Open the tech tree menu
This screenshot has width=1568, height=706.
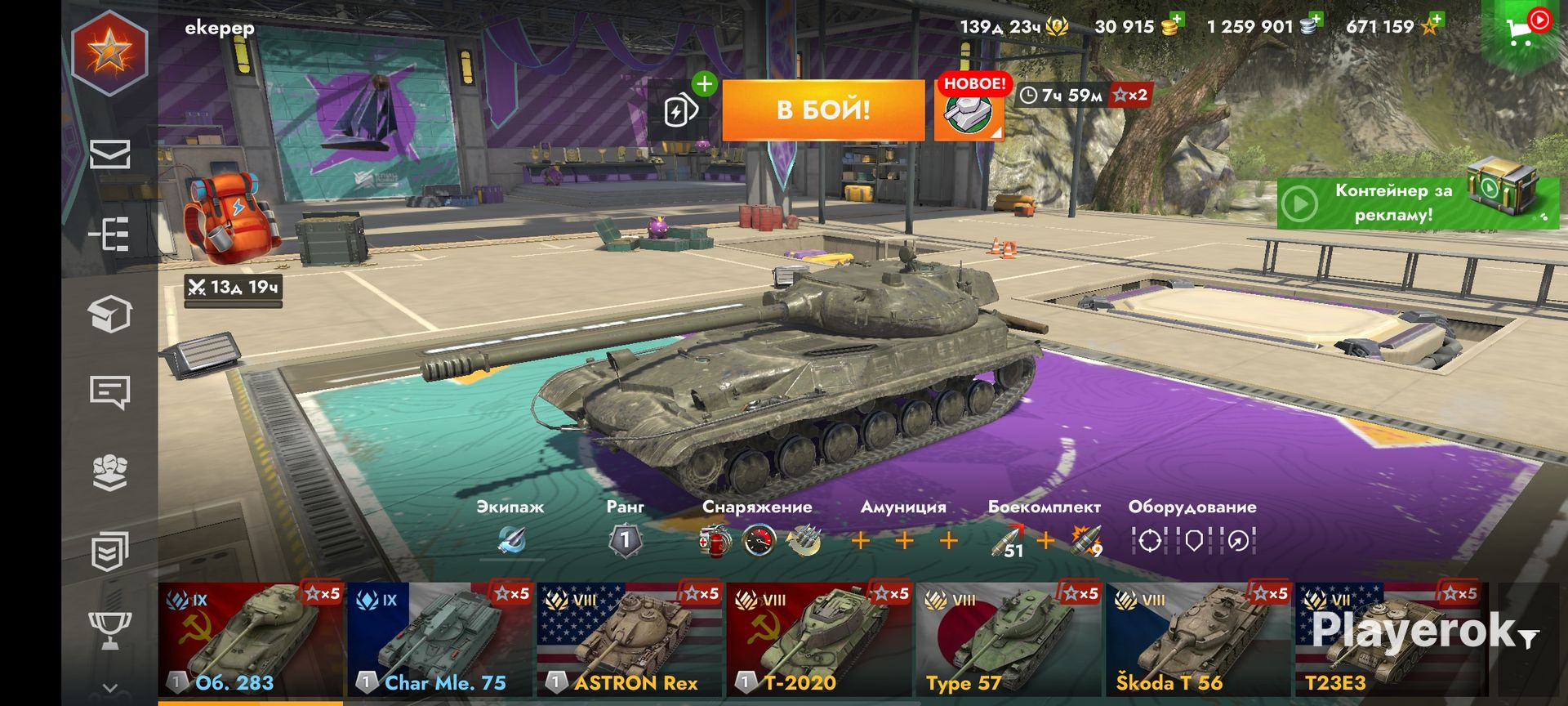(x=109, y=235)
